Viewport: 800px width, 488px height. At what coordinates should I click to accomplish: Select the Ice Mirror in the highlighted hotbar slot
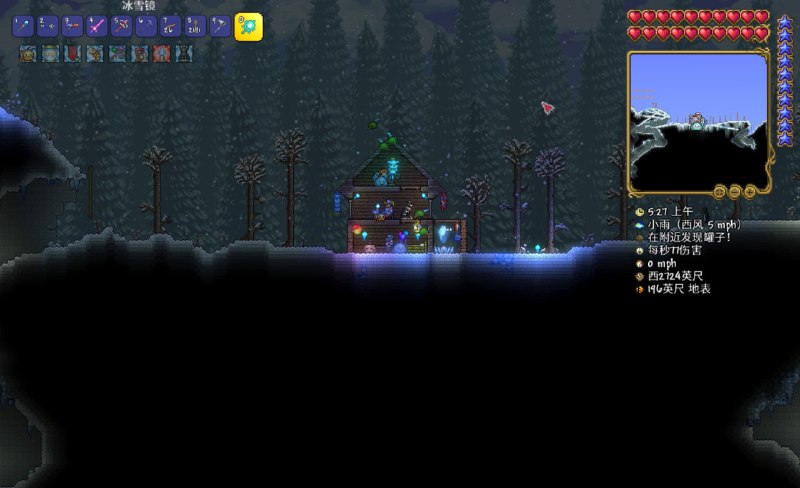248,27
